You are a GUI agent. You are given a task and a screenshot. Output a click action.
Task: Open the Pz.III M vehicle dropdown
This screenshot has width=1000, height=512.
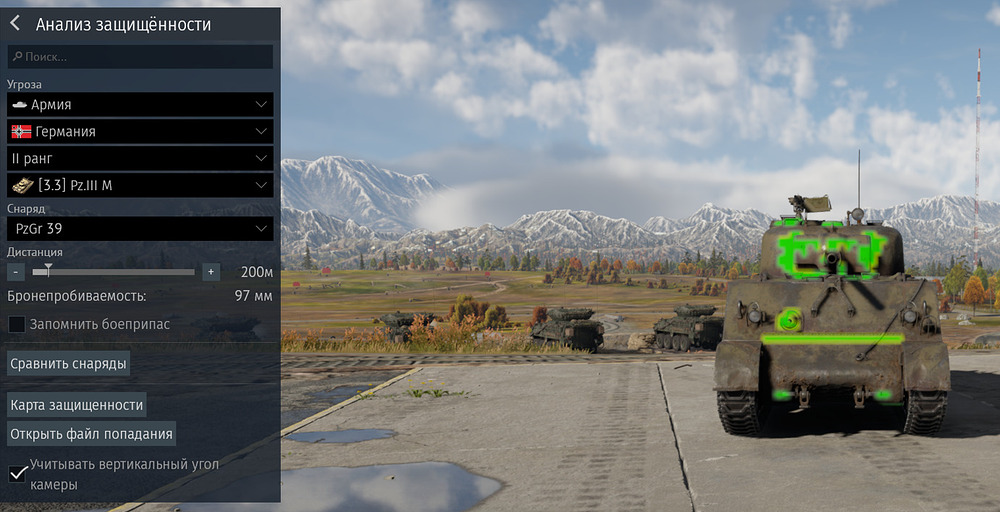[x=140, y=185]
